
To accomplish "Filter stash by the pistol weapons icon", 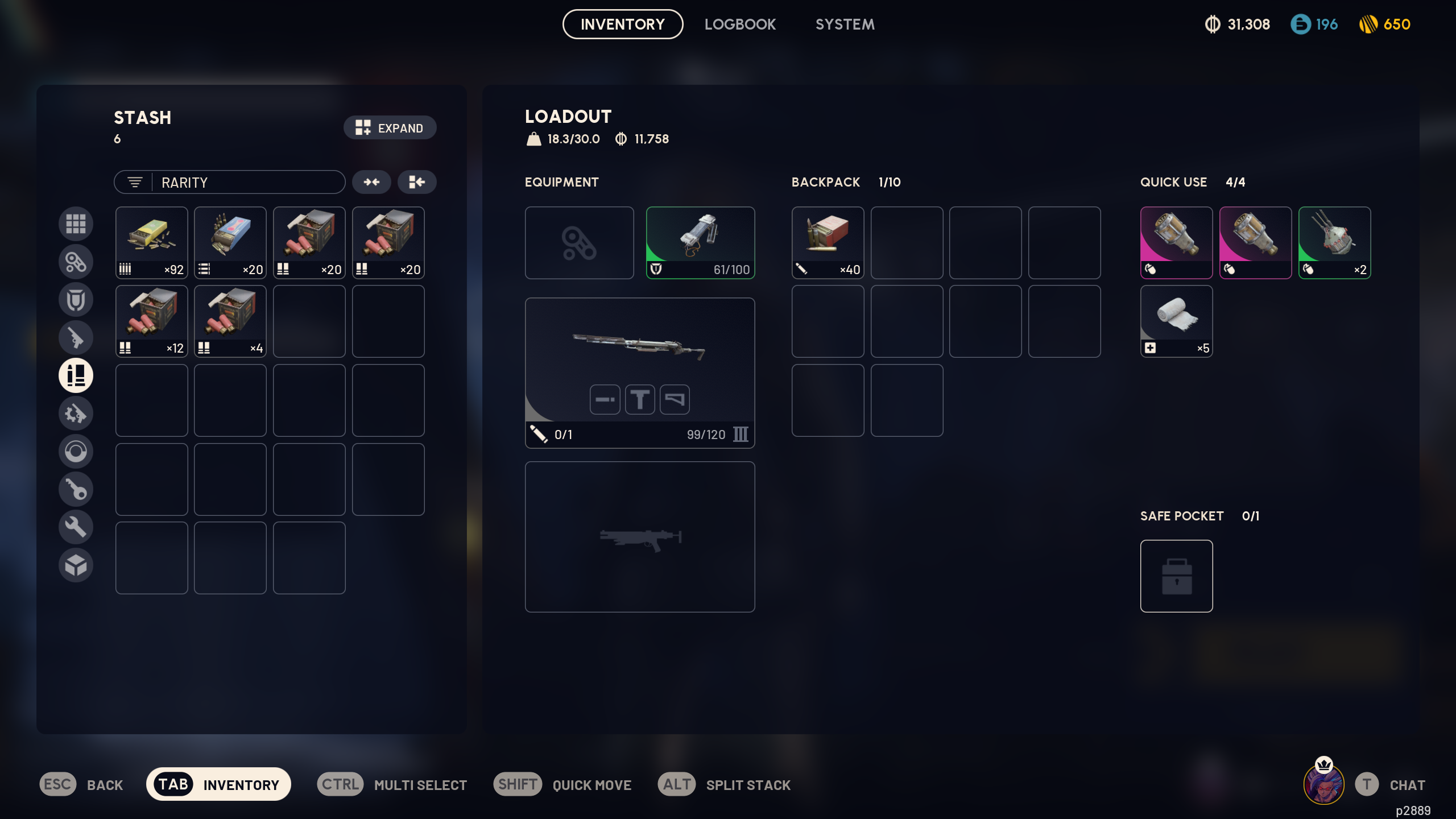I will coord(76,338).
